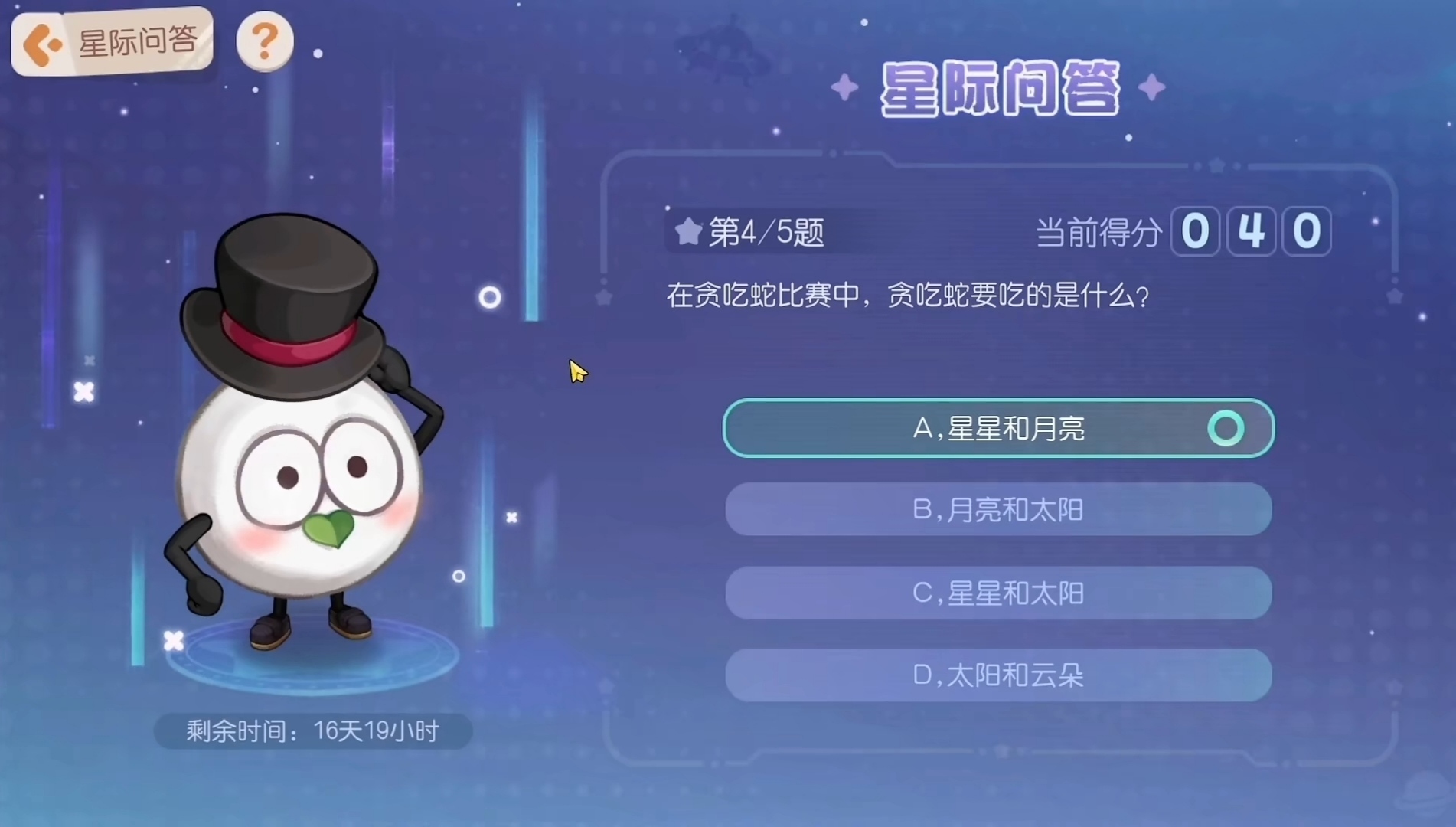Click the first score digit showing 0
Screen dimensions: 1456x827
pos(1196,230)
